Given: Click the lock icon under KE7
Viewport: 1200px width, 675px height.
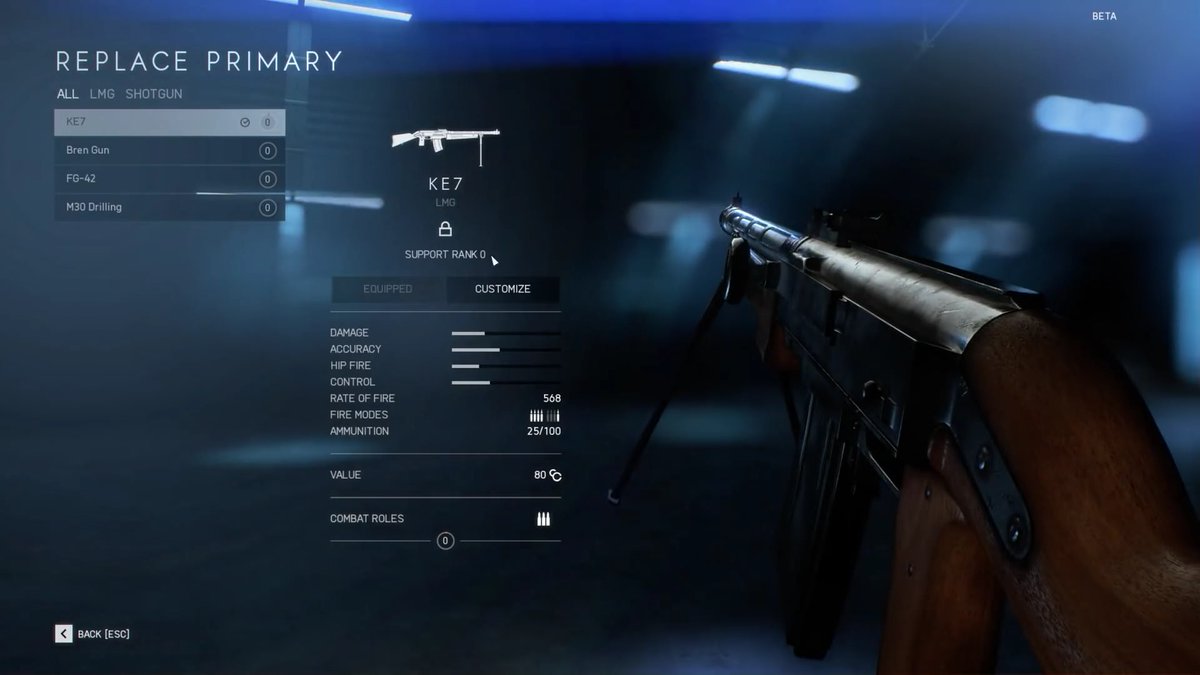Looking at the screenshot, I should tap(445, 229).
